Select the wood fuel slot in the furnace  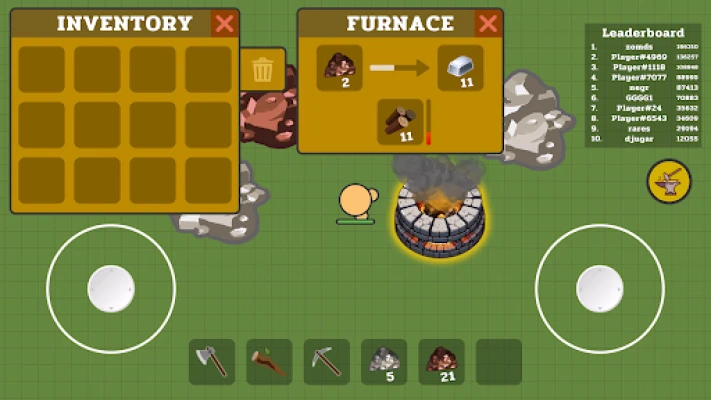[x=400, y=122]
